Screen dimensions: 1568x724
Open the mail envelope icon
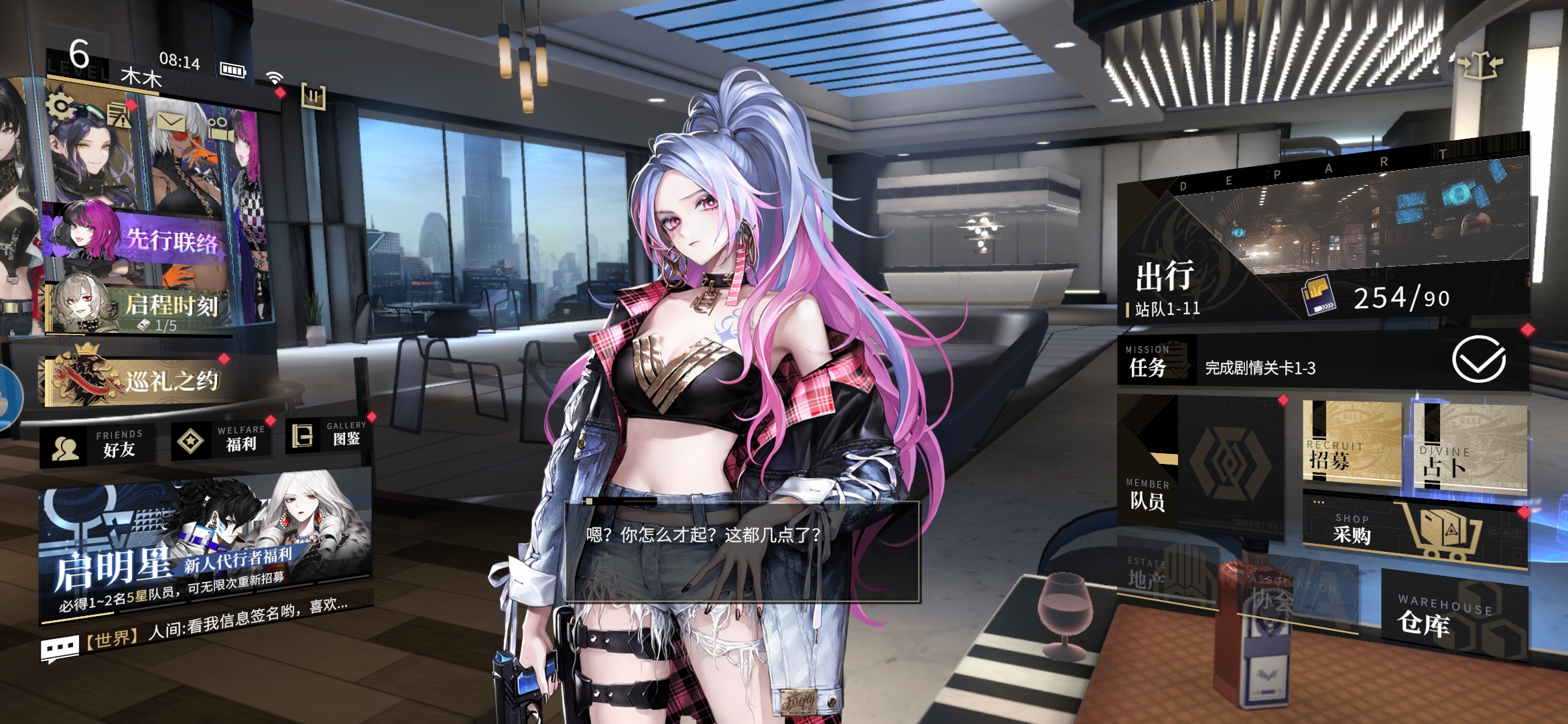tap(171, 122)
